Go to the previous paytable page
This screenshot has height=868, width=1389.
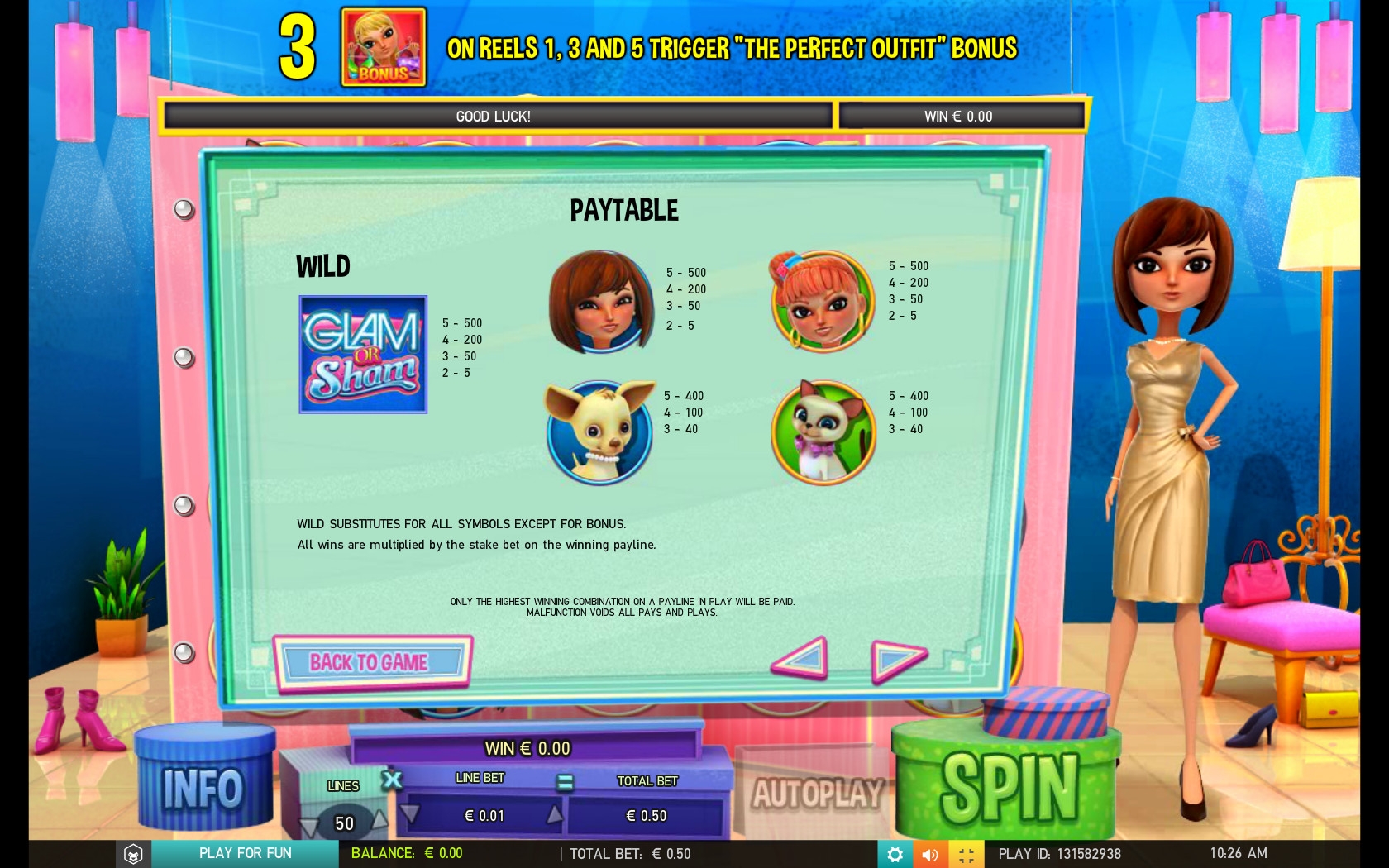click(800, 658)
